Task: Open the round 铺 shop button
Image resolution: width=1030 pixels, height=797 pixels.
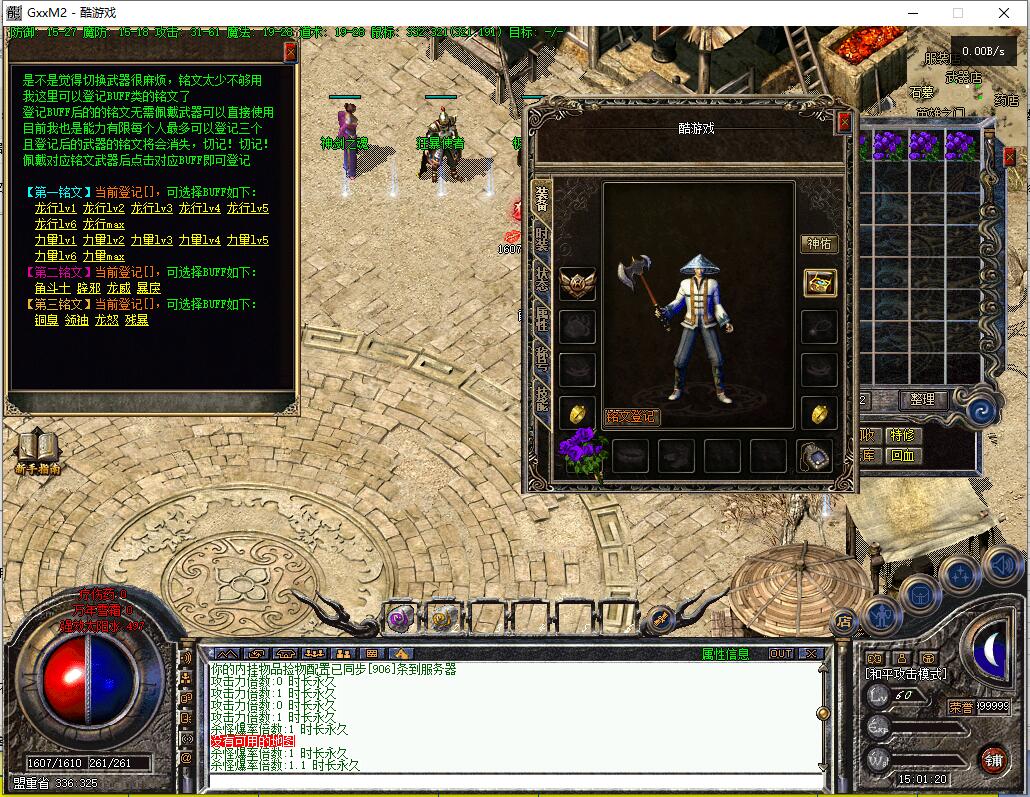Action: click(x=993, y=758)
